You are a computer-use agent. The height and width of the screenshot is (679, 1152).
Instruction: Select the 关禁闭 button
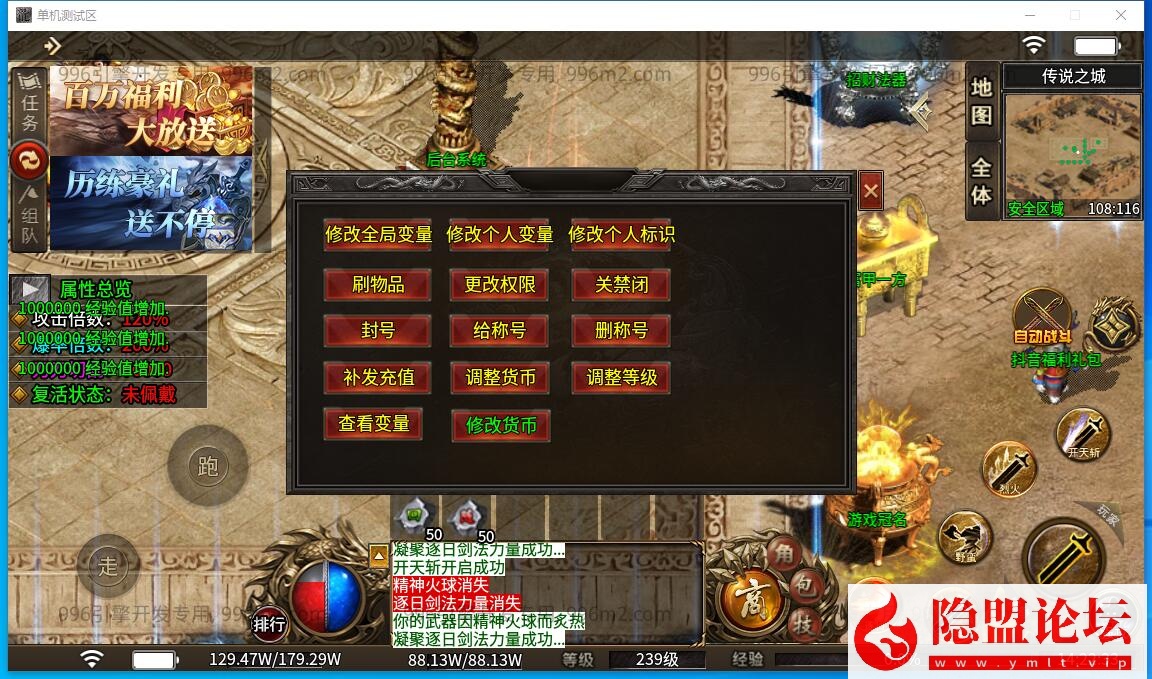click(x=621, y=285)
